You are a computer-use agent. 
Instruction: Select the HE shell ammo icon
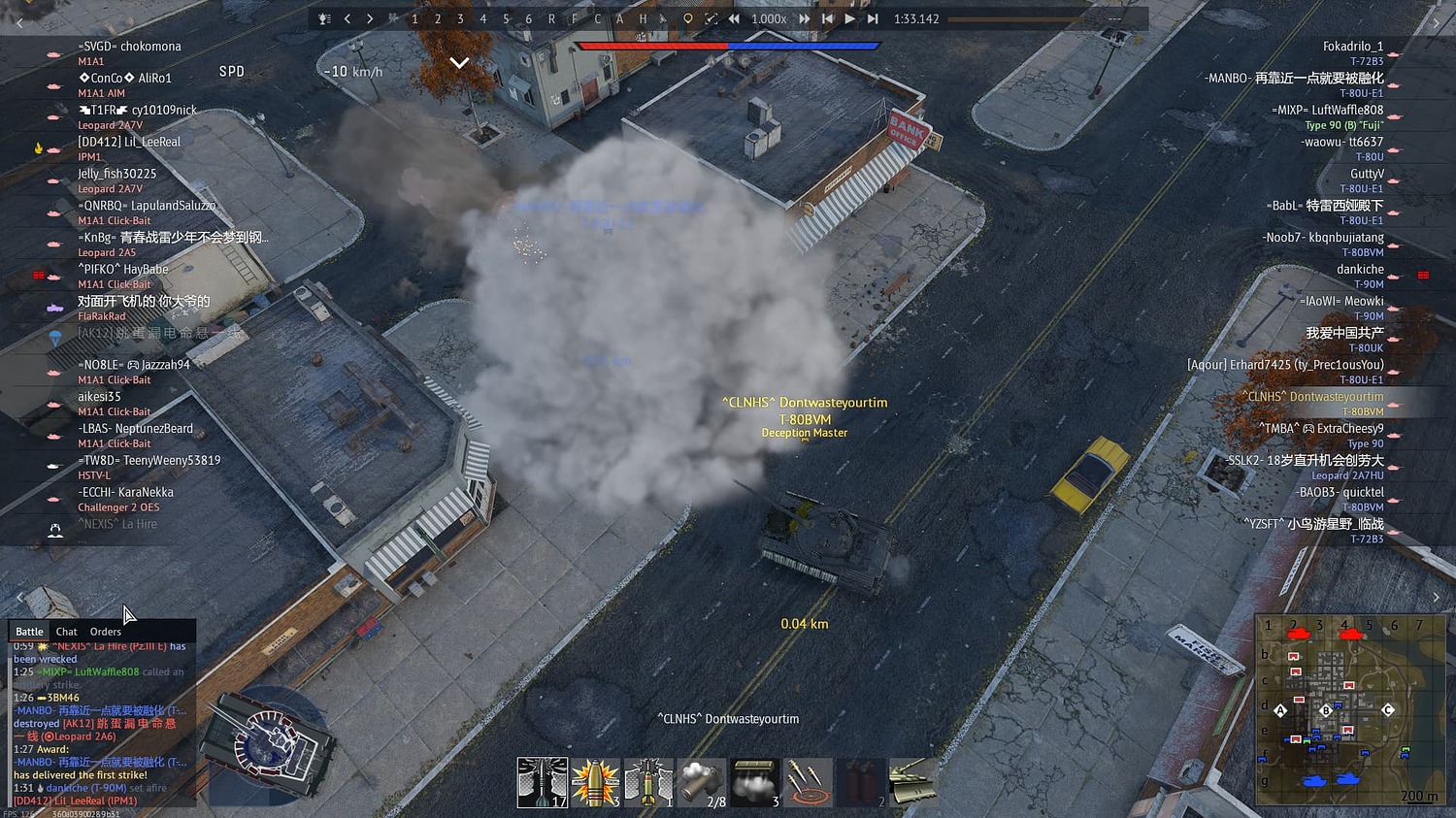595,782
